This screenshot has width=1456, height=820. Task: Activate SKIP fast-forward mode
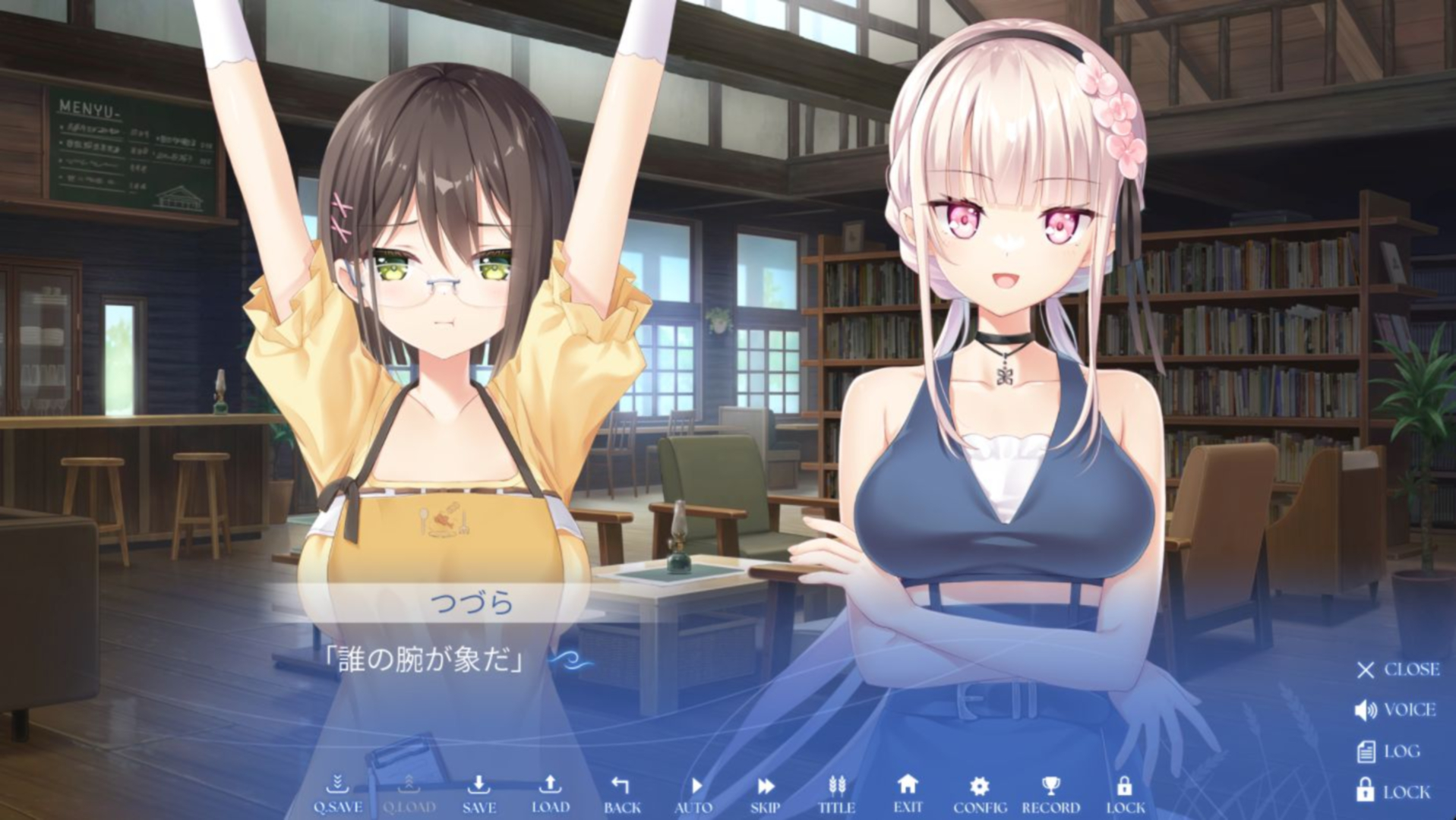click(763, 790)
